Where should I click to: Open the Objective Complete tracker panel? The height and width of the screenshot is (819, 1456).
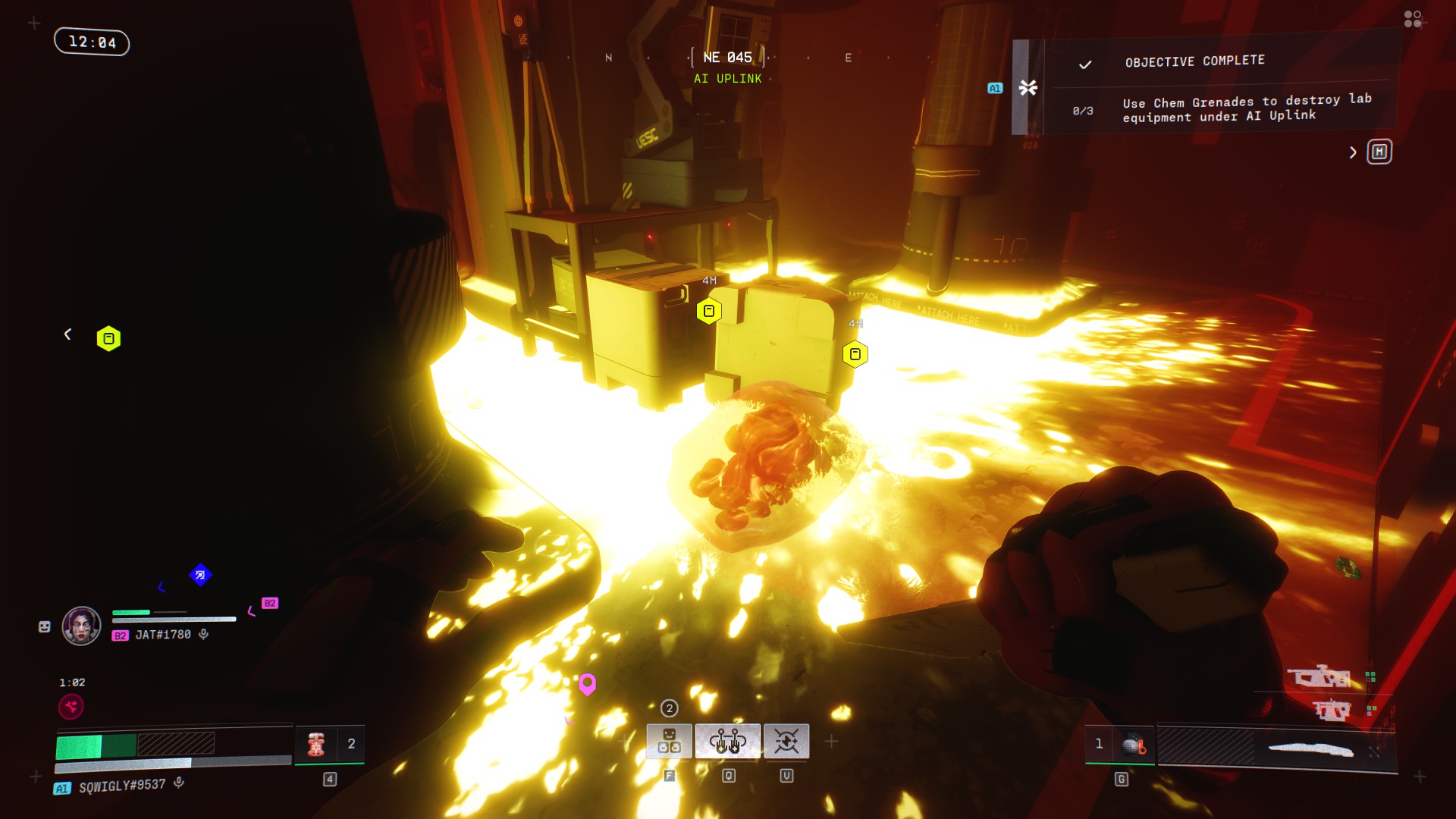[x=1194, y=61]
